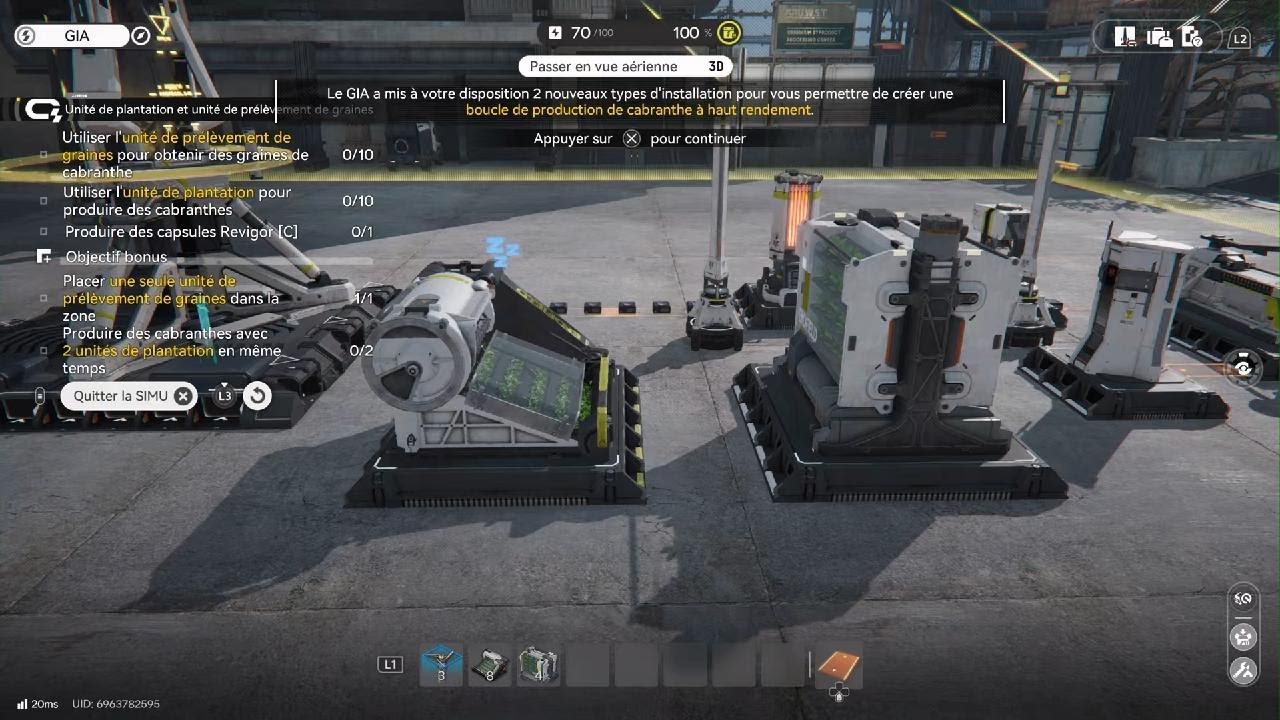This screenshot has height=720, width=1280.
Task: Quit the simulation via 'Quitter la SIMU'
Action: click(129, 396)
